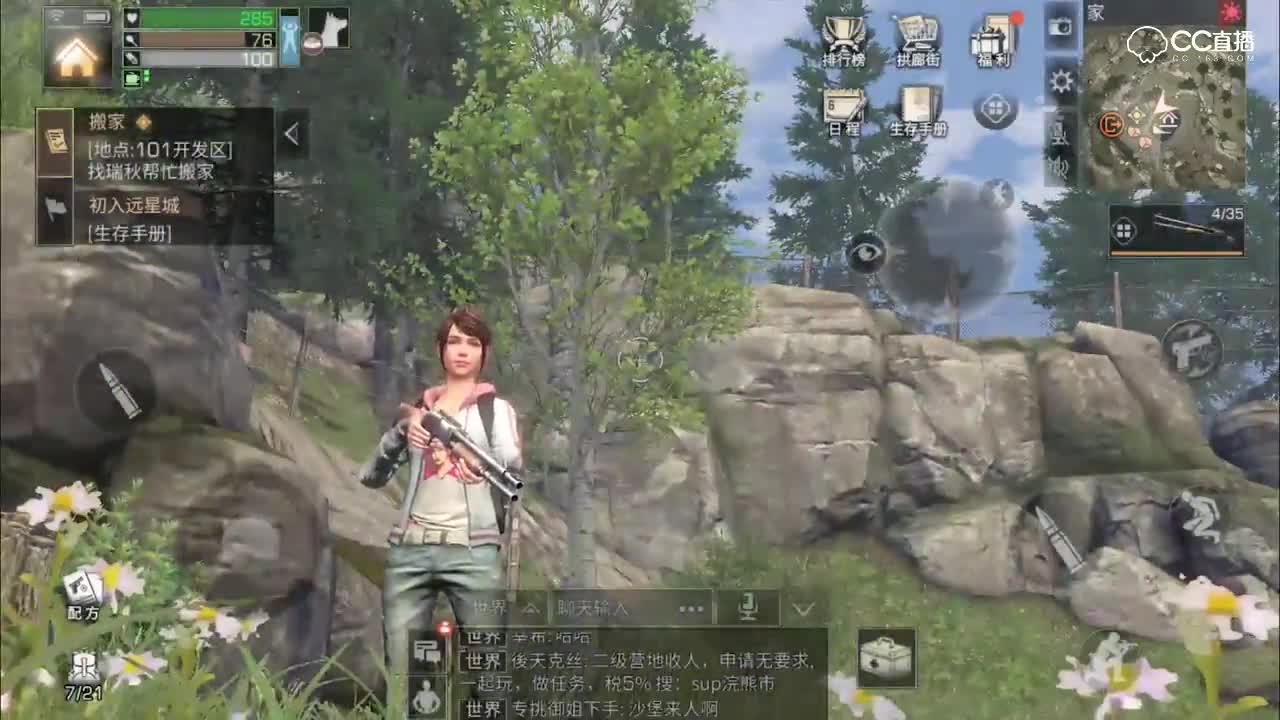Collapse the 搬家 quest panel arrow
Viewport: 1280px width, 720px height.
point(291,132)
